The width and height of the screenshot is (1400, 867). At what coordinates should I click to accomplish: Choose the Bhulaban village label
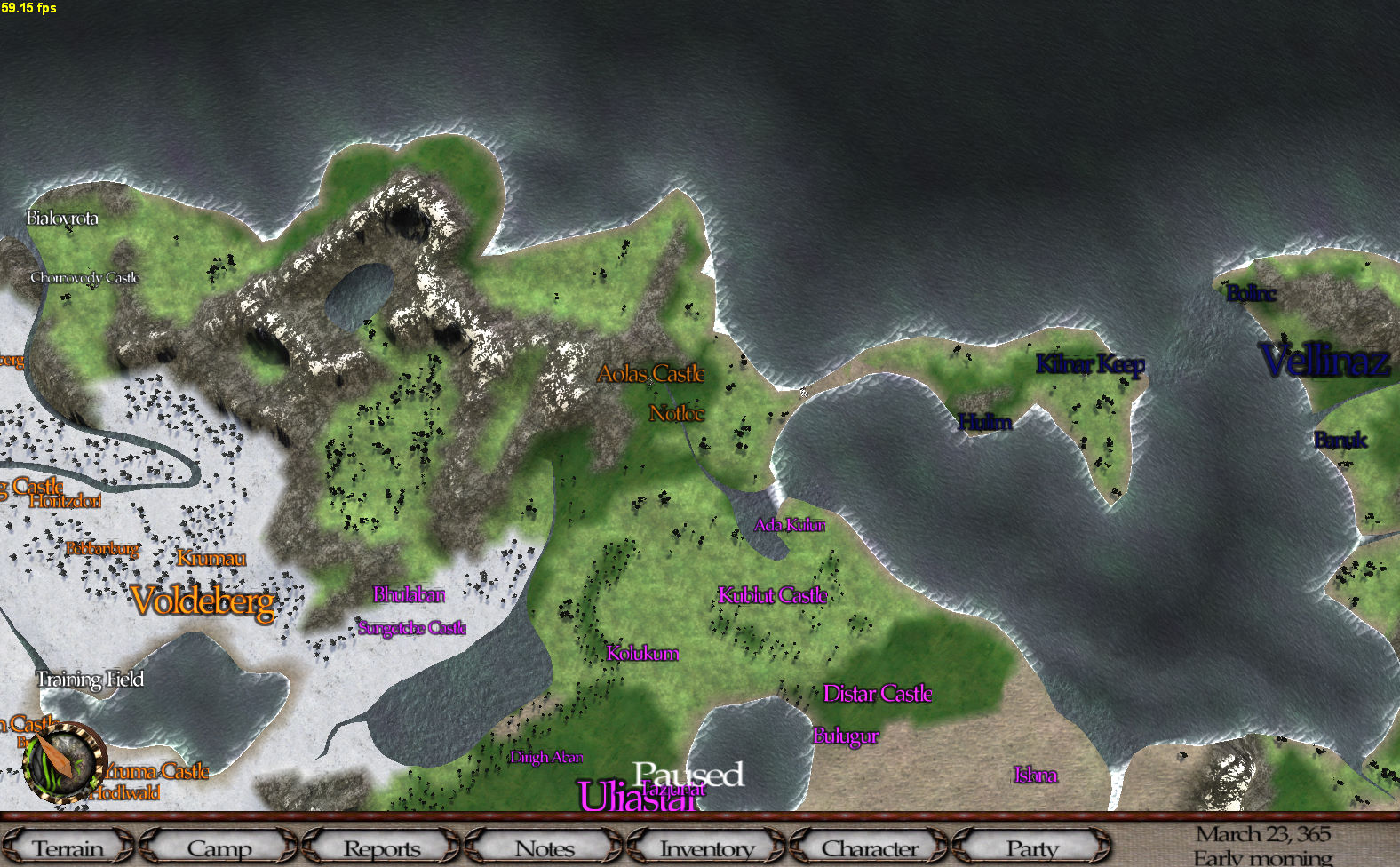click(409, 594)
